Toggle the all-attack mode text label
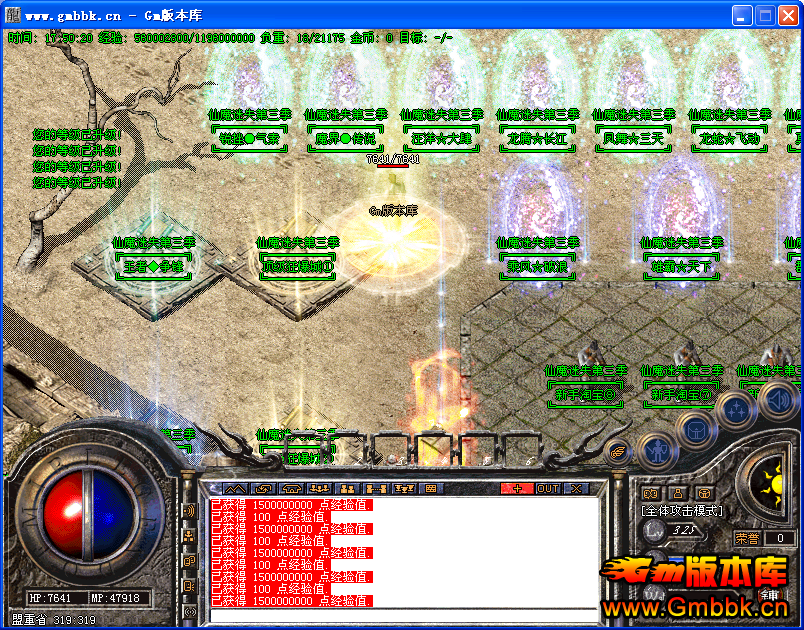Screen dimensions: 804x630 pos(682,510)
